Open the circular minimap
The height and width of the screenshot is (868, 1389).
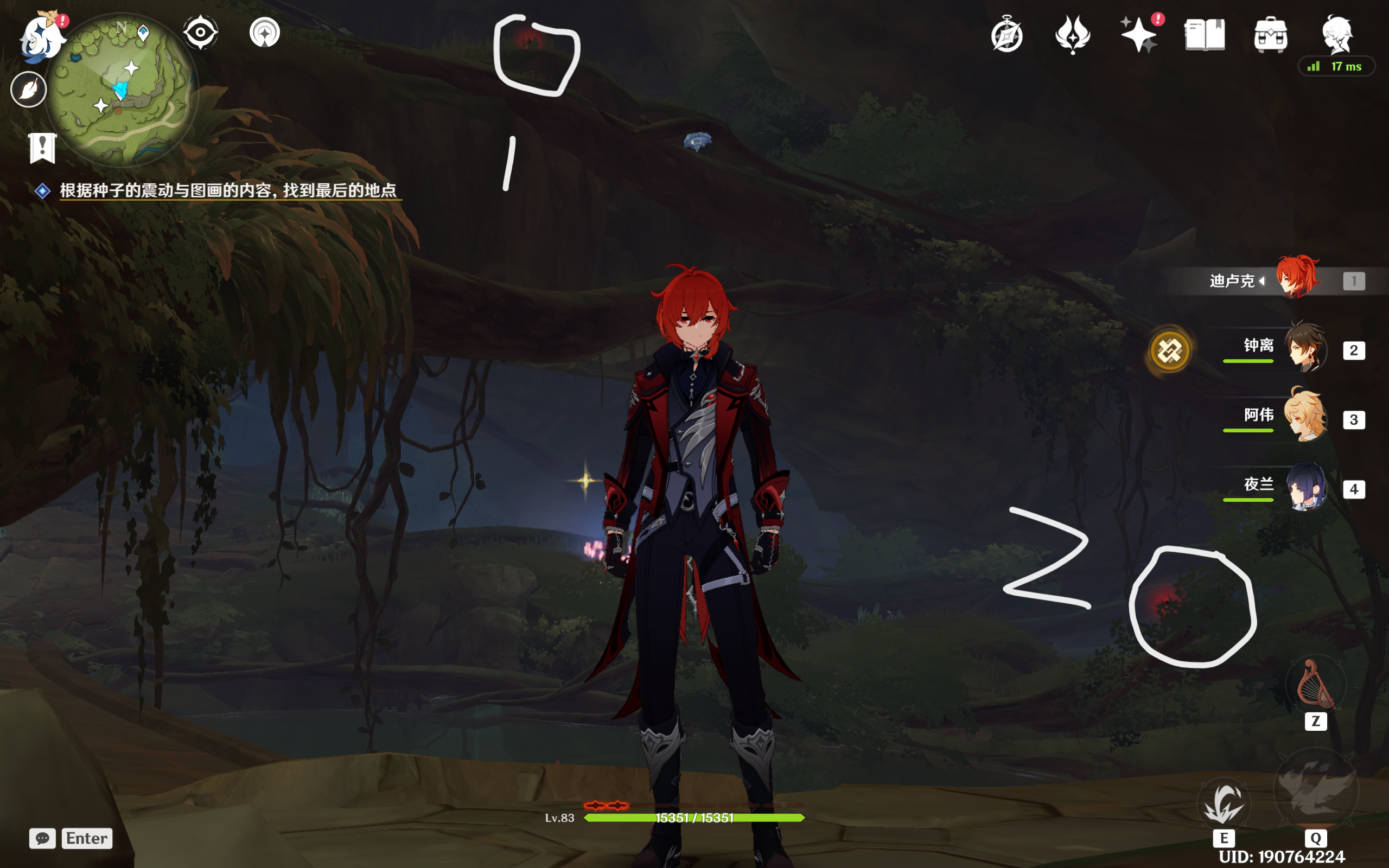tap(122, 89)
